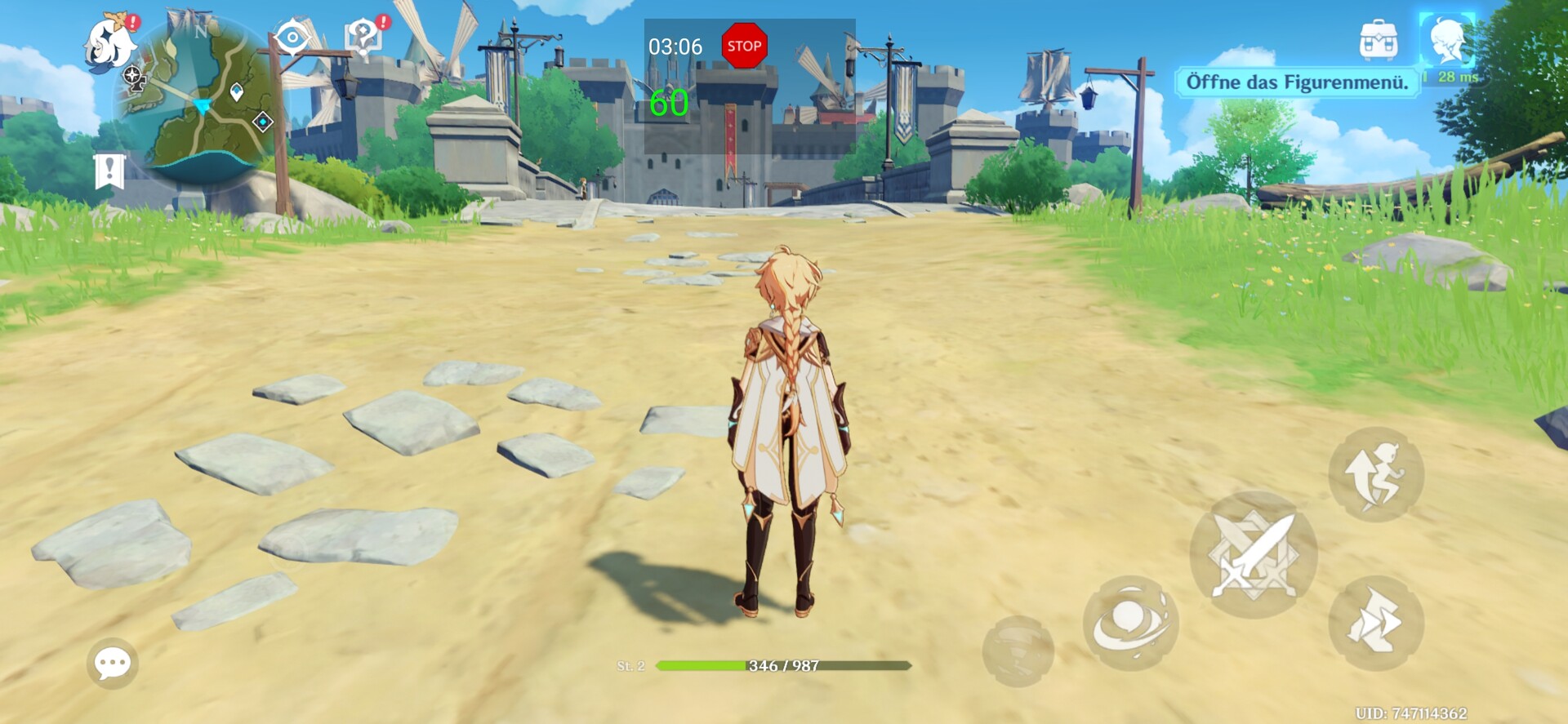Tap the sprint dash button
Image resolution: width=1568 pixels, height=724 pixels.
[x=1376, y=624]
